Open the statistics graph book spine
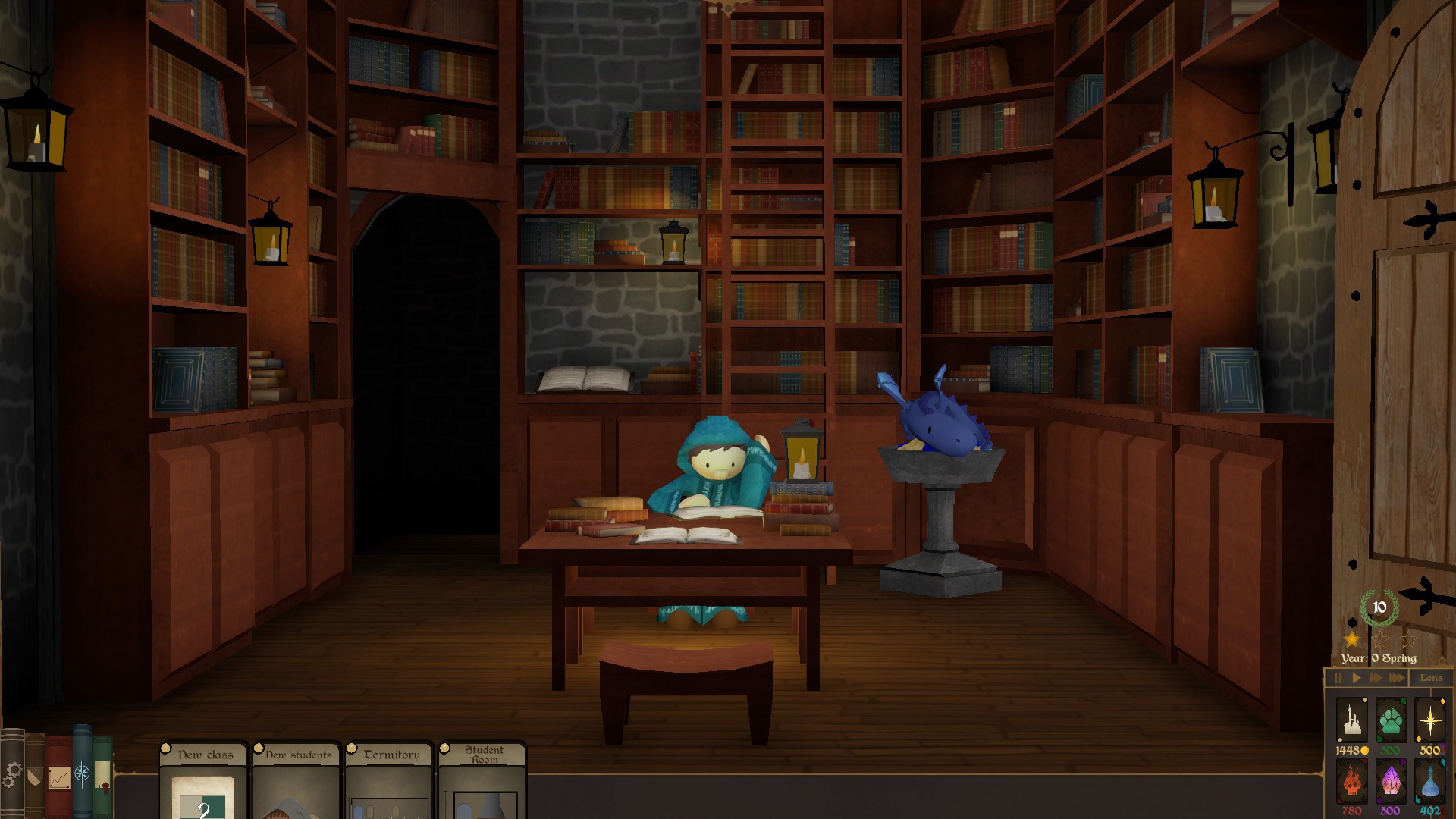 tap(59, 779)
